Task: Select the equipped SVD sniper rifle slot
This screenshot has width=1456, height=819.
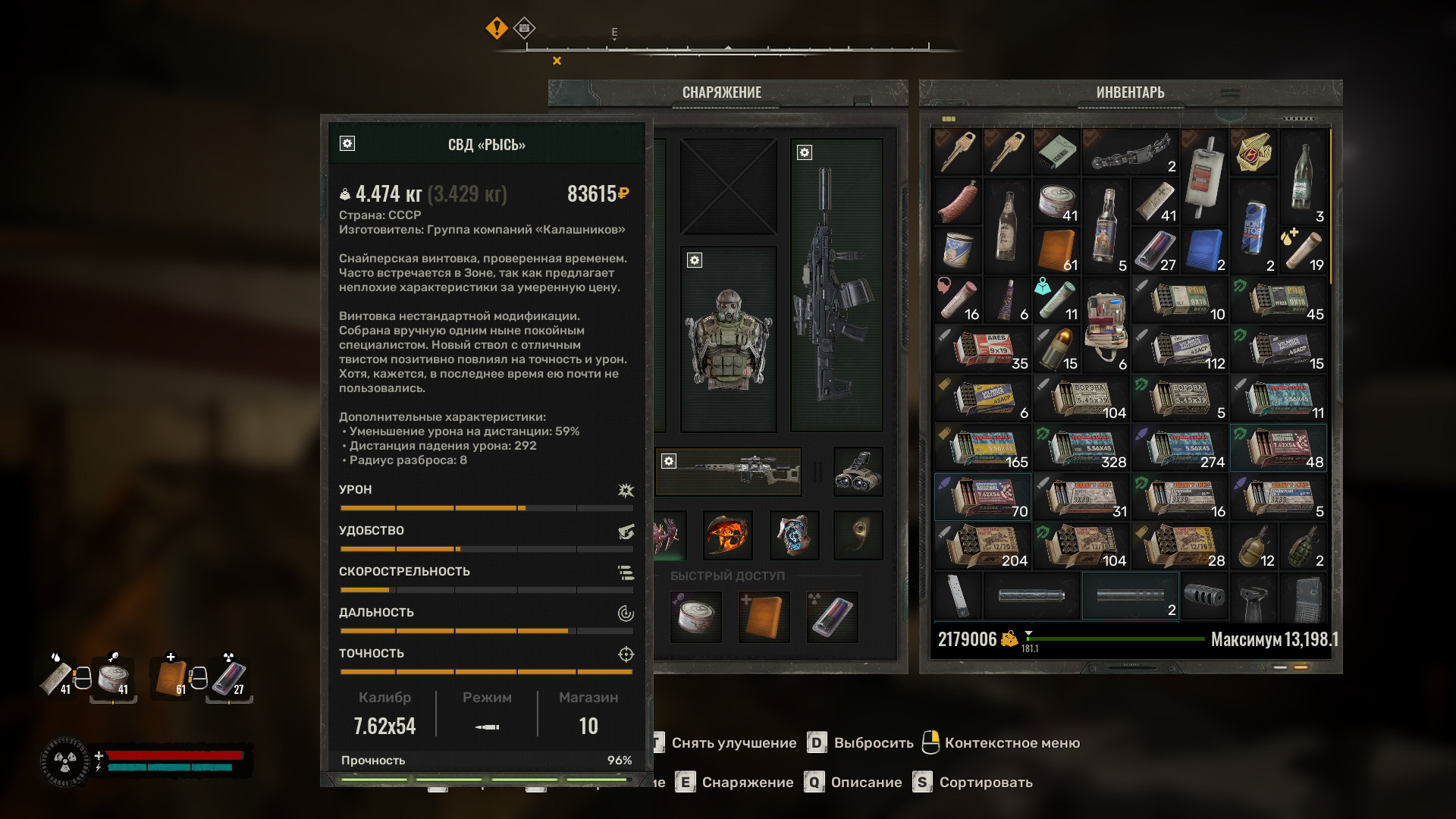Action: pyautogui.click(x=729, y=471)
